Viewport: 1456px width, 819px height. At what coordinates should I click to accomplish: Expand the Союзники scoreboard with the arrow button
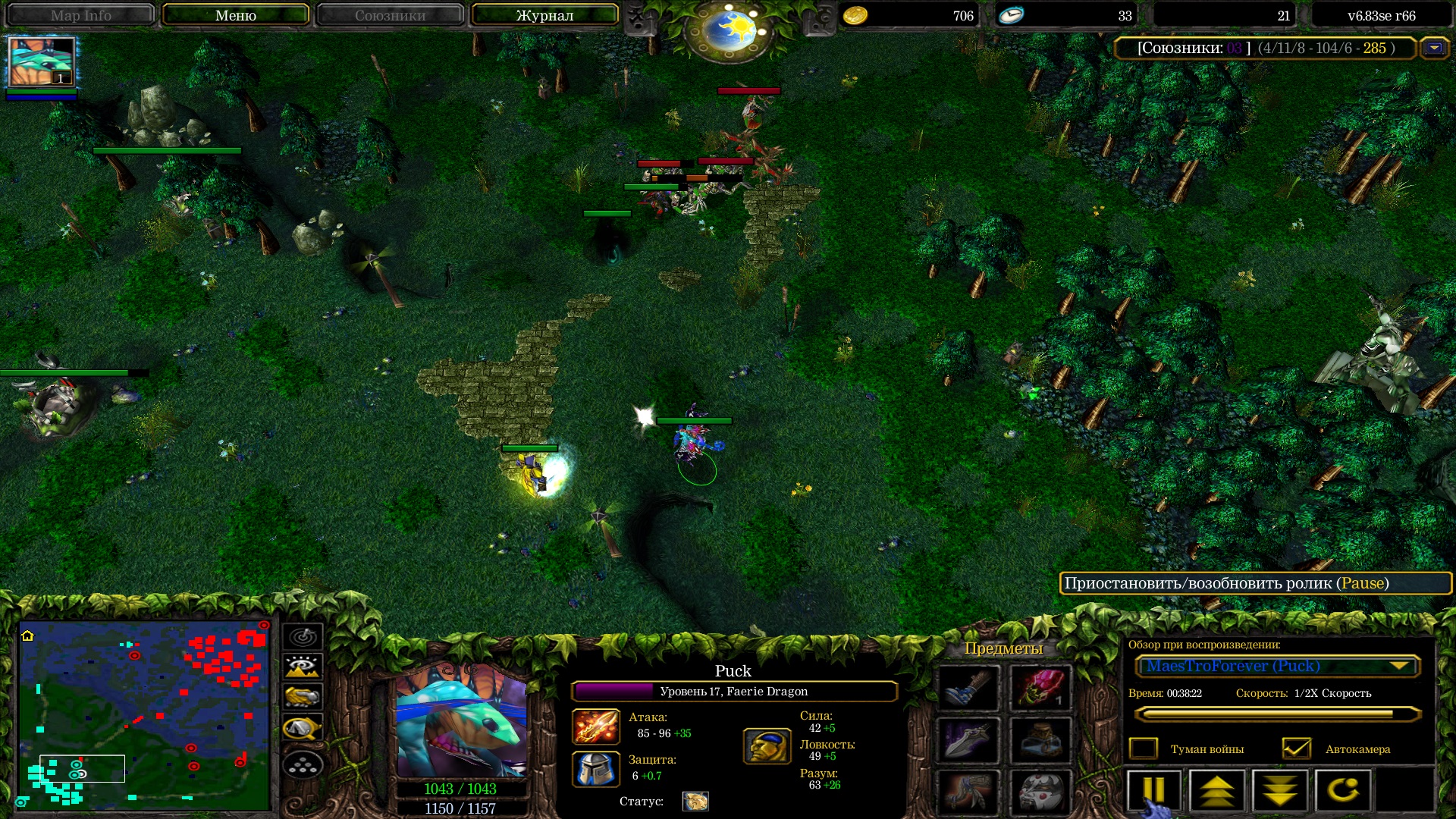(x=1433, y=48)
